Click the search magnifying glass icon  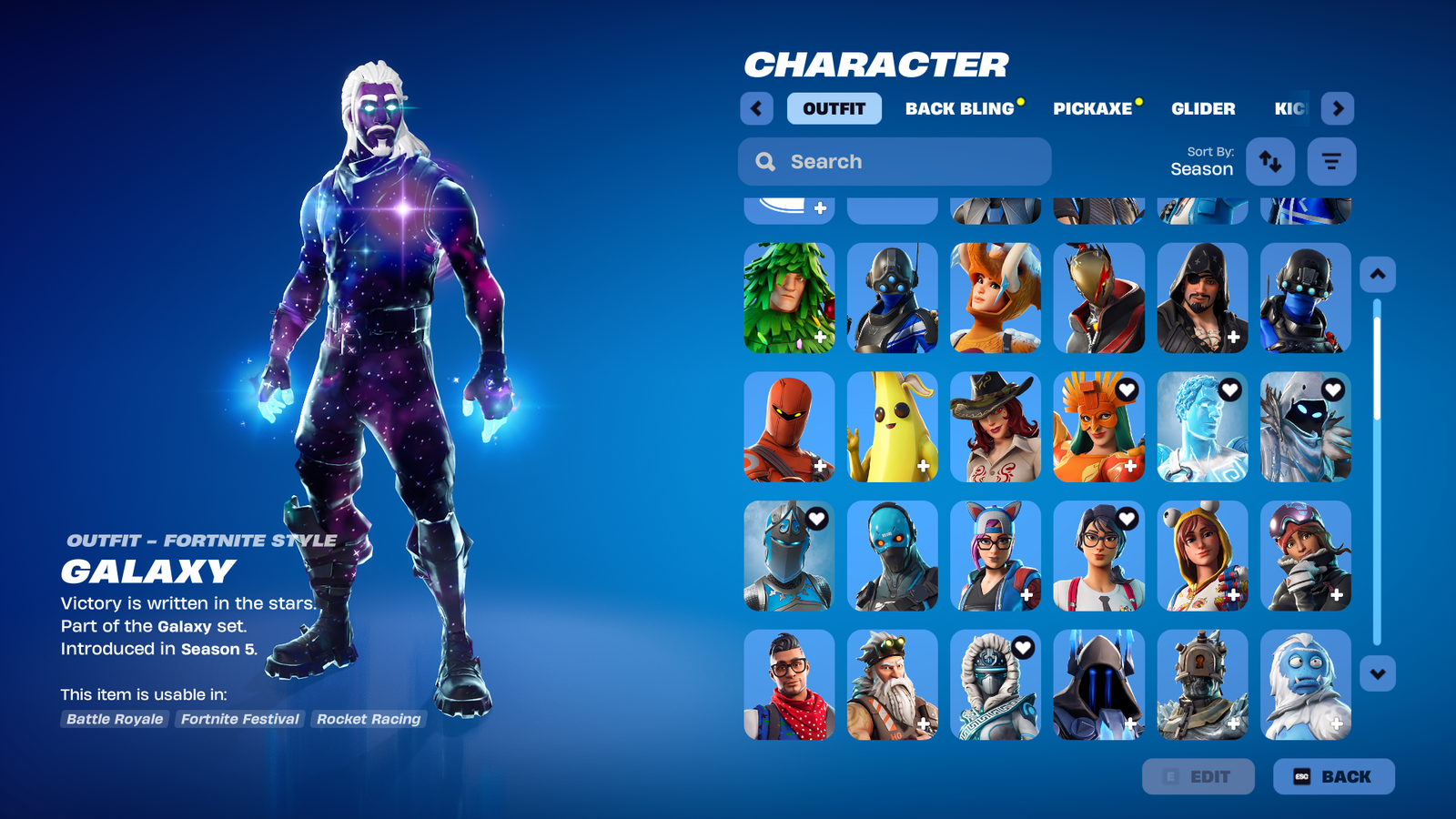[x=765, y=161]
